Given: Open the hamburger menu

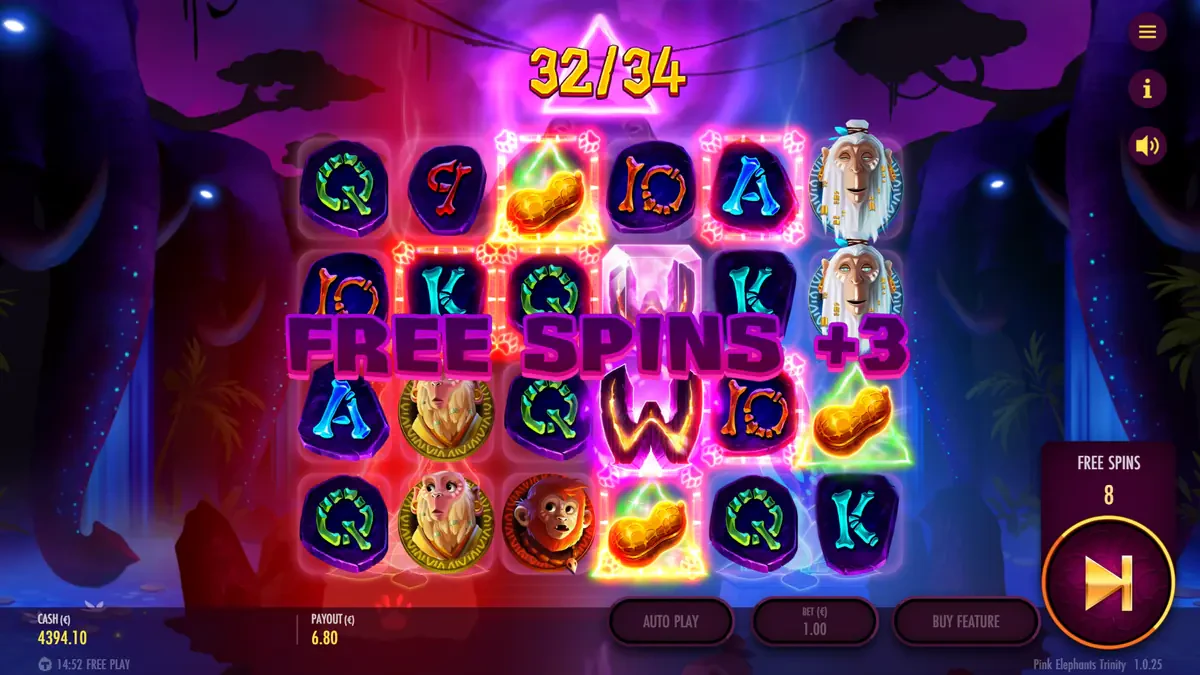Looking at the screenshot, I should (1147, 32).
